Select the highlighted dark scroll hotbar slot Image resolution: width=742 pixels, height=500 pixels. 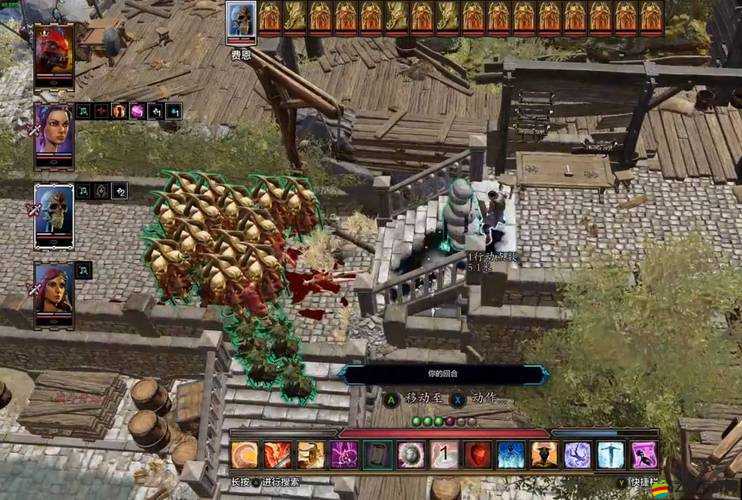377,455
